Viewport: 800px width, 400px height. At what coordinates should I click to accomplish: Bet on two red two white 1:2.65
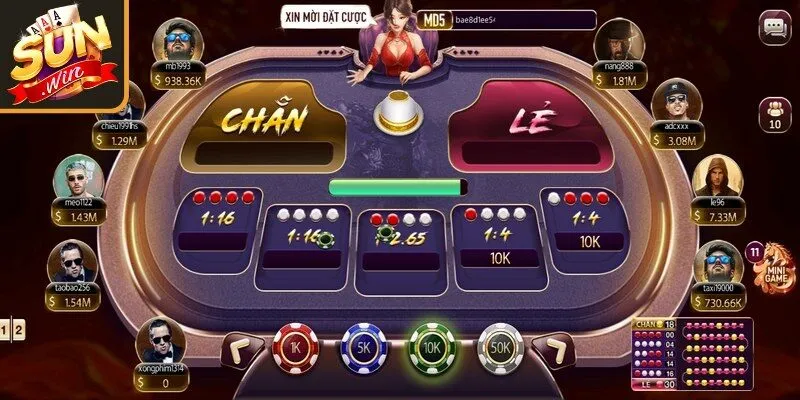tap(400, 240)
